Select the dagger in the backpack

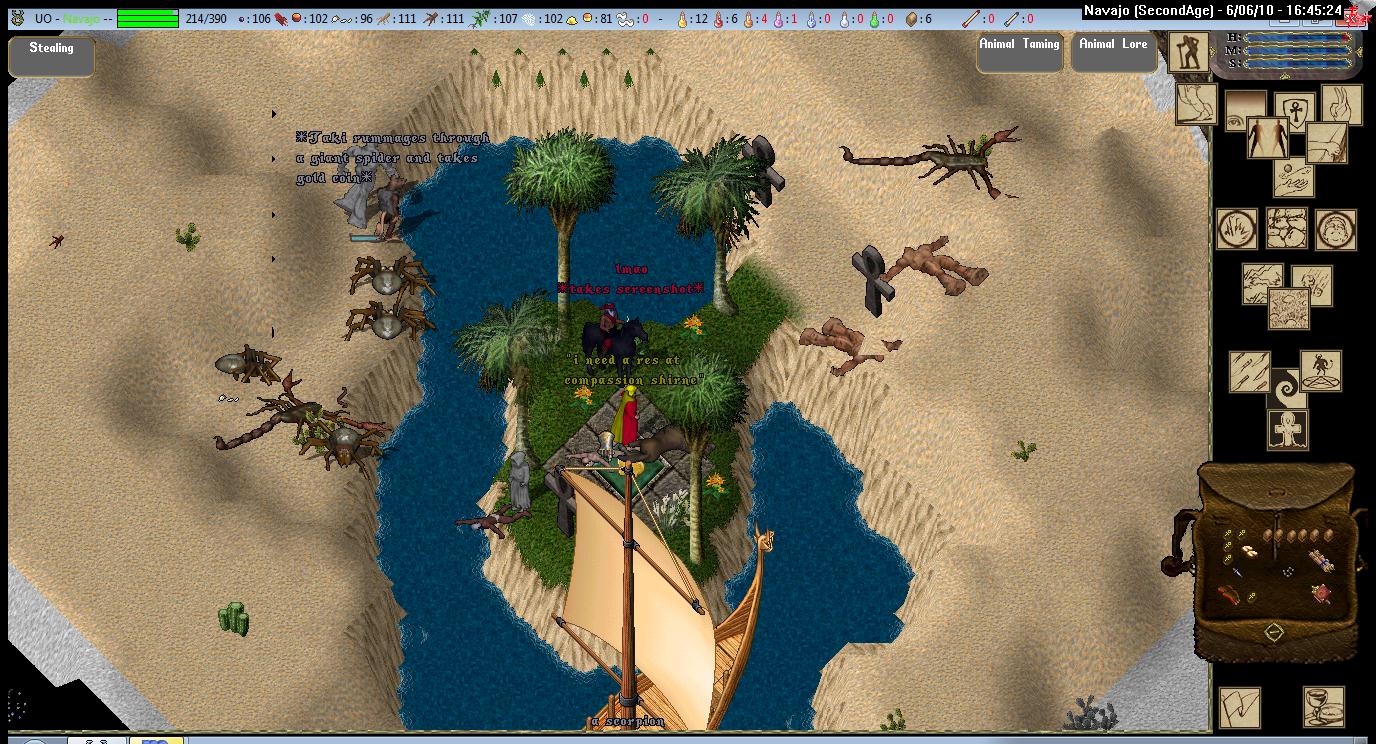1237,571
